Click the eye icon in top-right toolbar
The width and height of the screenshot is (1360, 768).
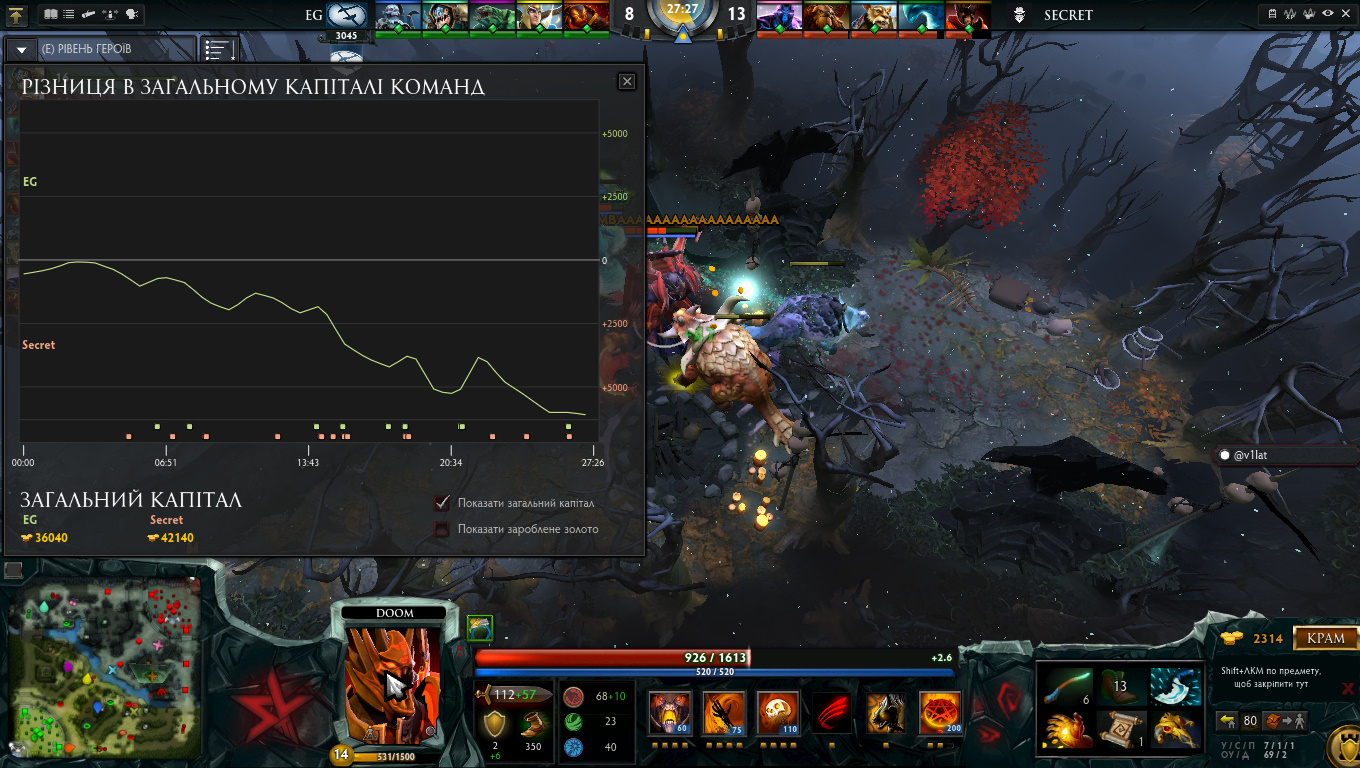pyautogui.click(x=1327, y=14)
